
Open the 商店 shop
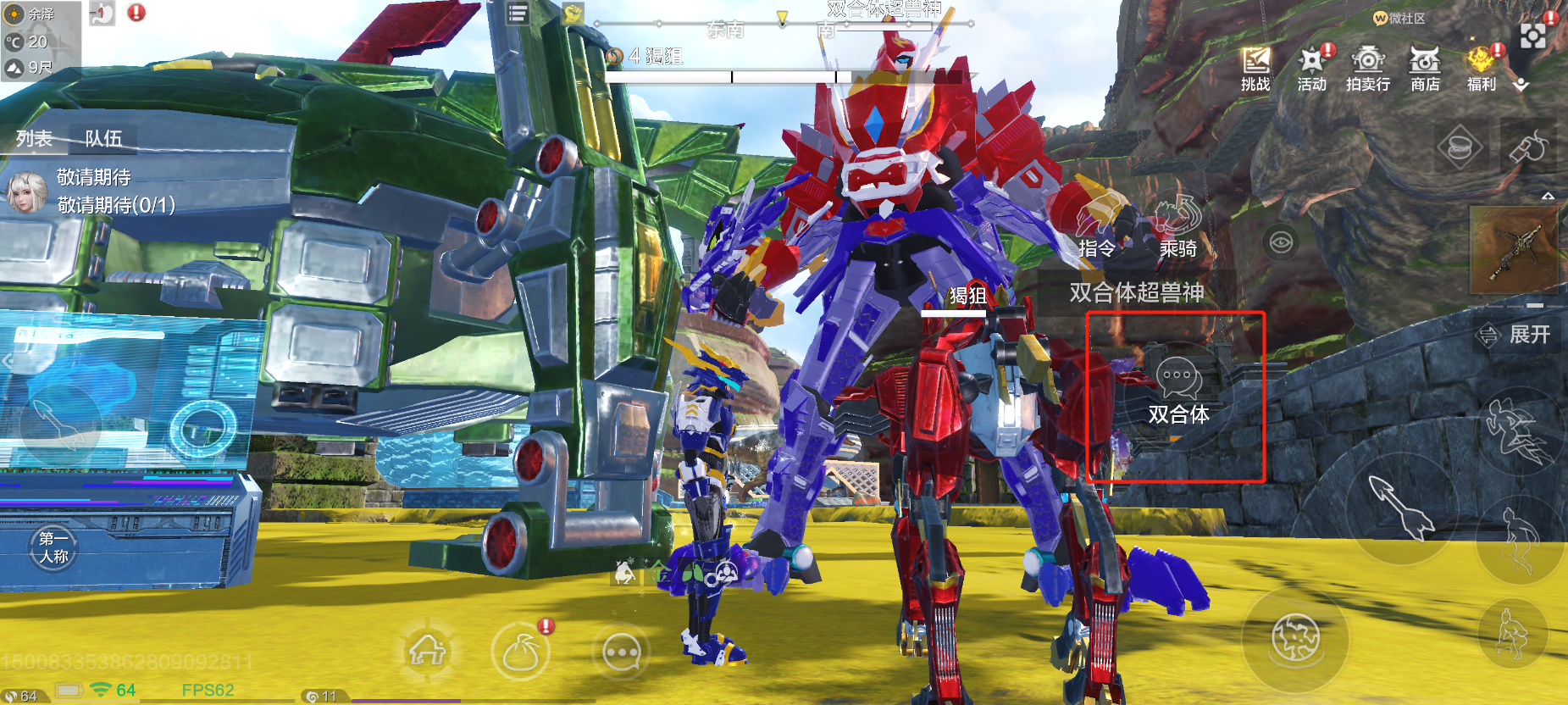(x=1425, y=68)
